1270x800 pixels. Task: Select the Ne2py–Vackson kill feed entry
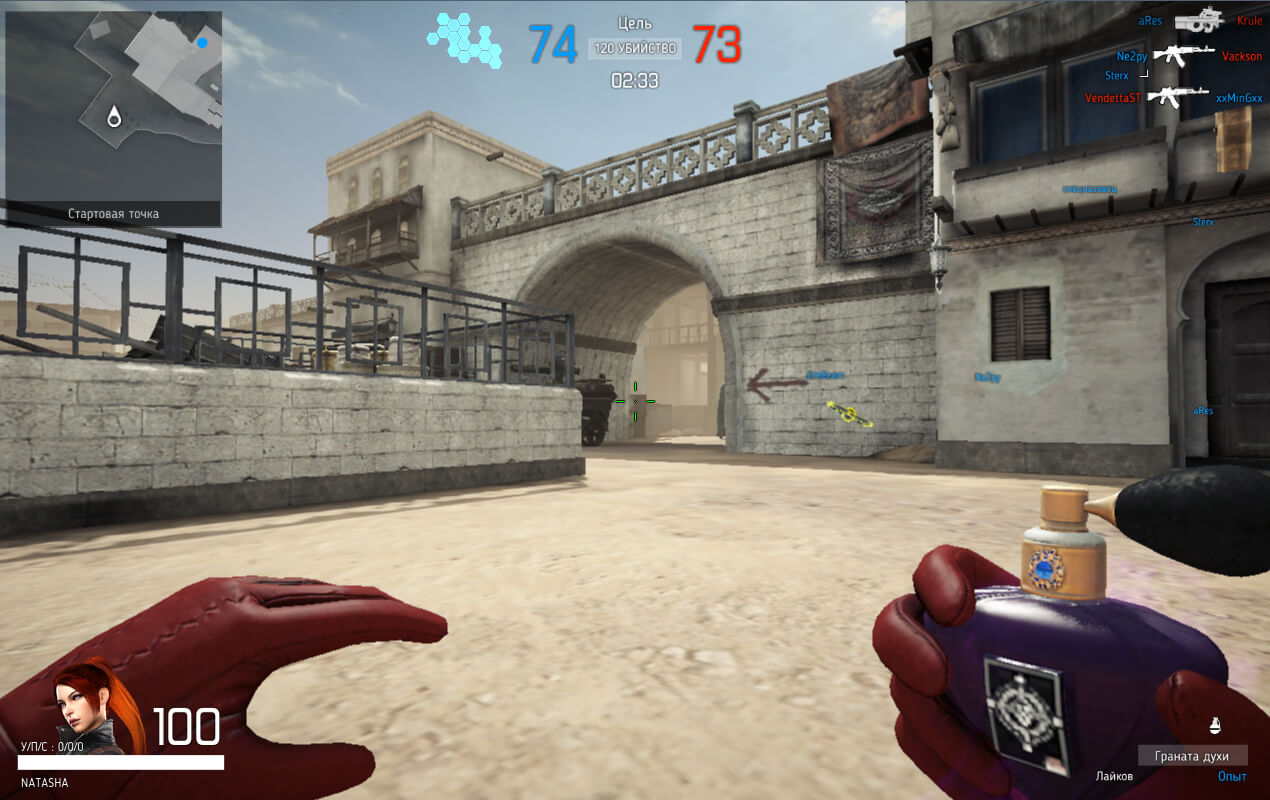(x=1188, y=57)
